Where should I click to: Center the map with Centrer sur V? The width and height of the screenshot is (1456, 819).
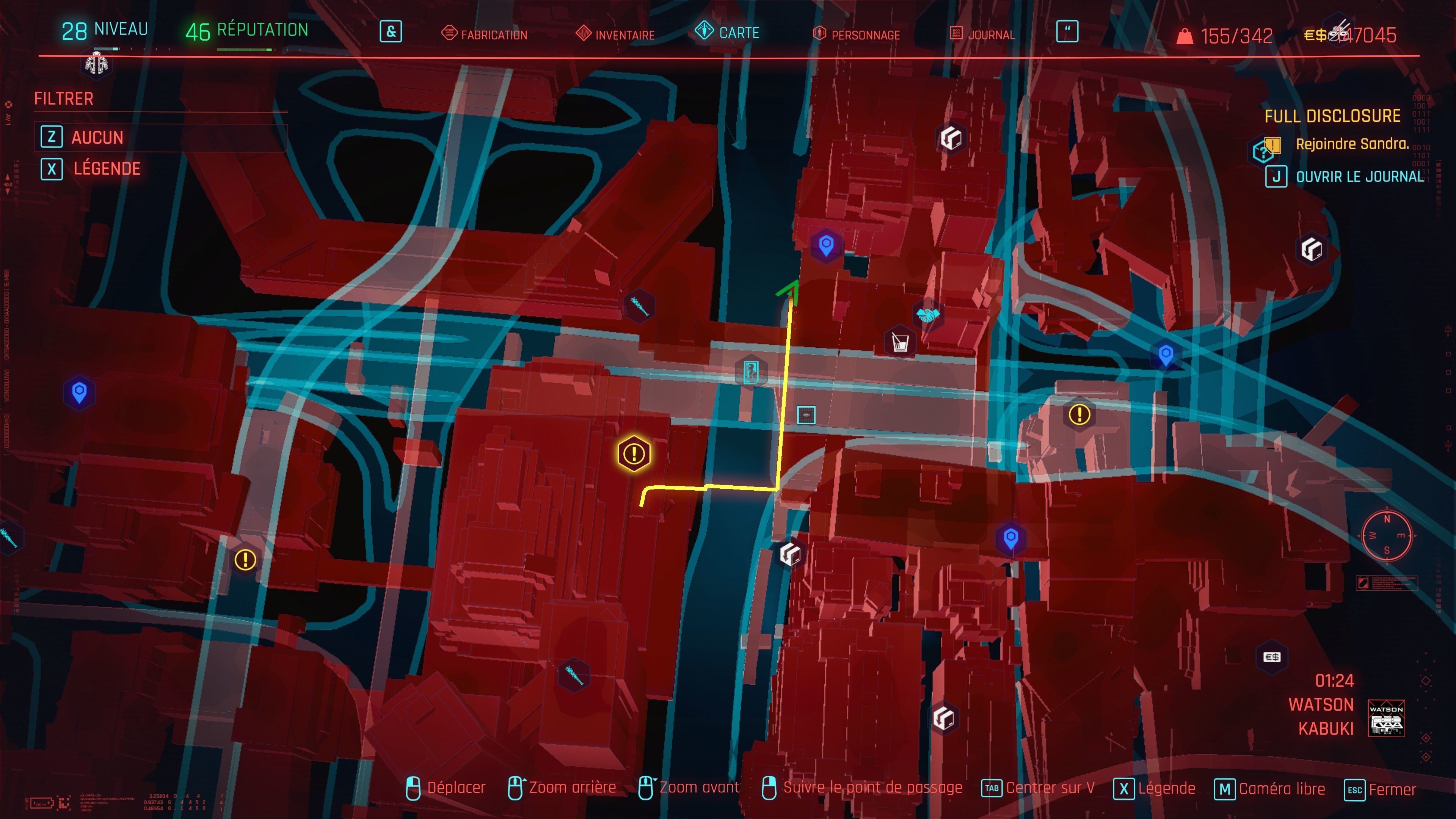pyautogui.click(x=1039, y=788)
